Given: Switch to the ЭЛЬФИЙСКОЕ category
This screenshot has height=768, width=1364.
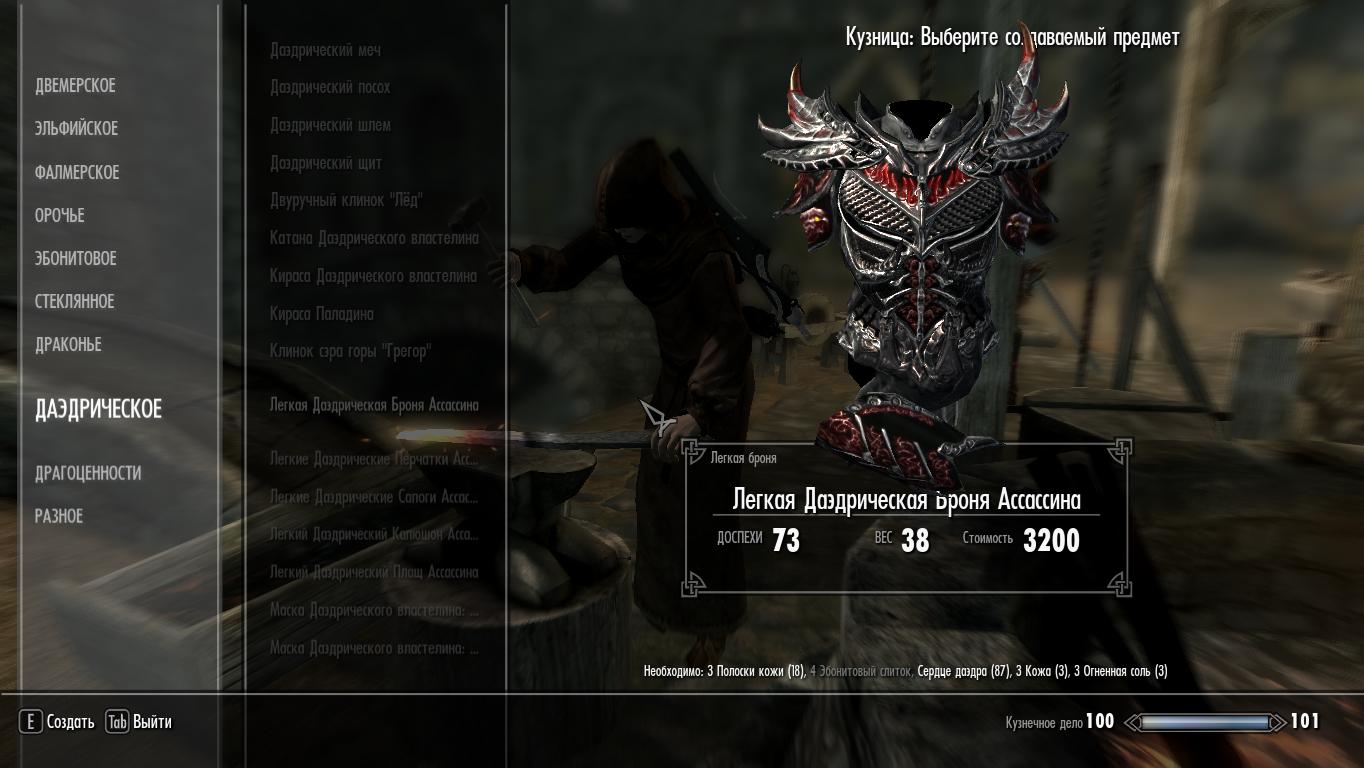Looking at the screenshot, I should tap(76, 129).
